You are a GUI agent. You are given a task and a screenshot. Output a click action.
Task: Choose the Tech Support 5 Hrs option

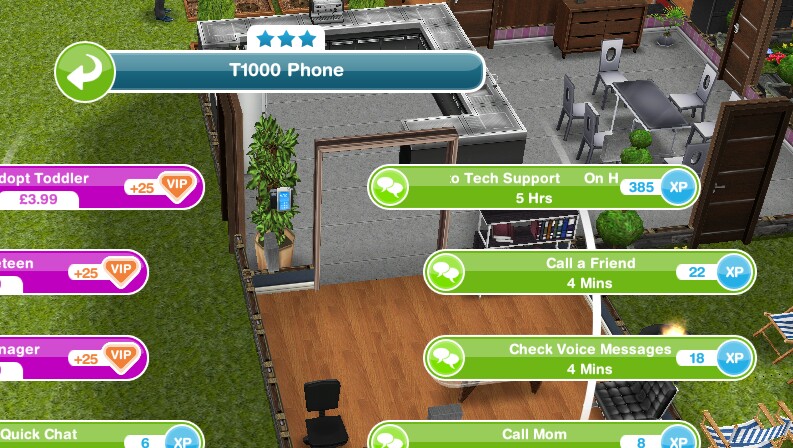(x=533, y=187)
